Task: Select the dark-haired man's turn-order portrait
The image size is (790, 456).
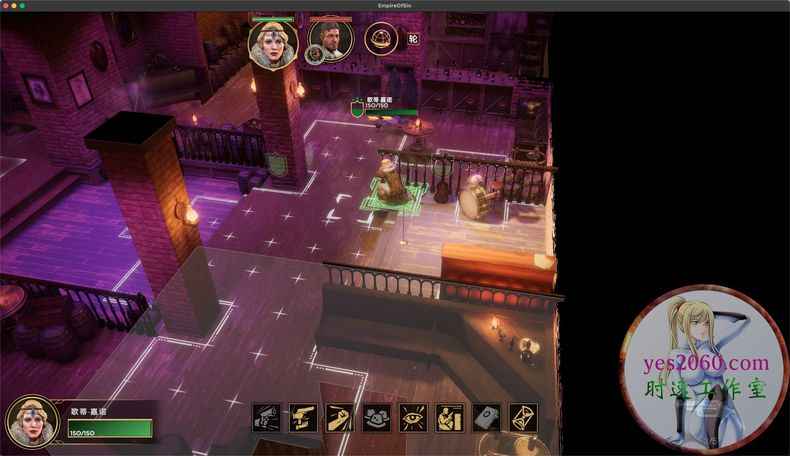Action: click(330, 41)
